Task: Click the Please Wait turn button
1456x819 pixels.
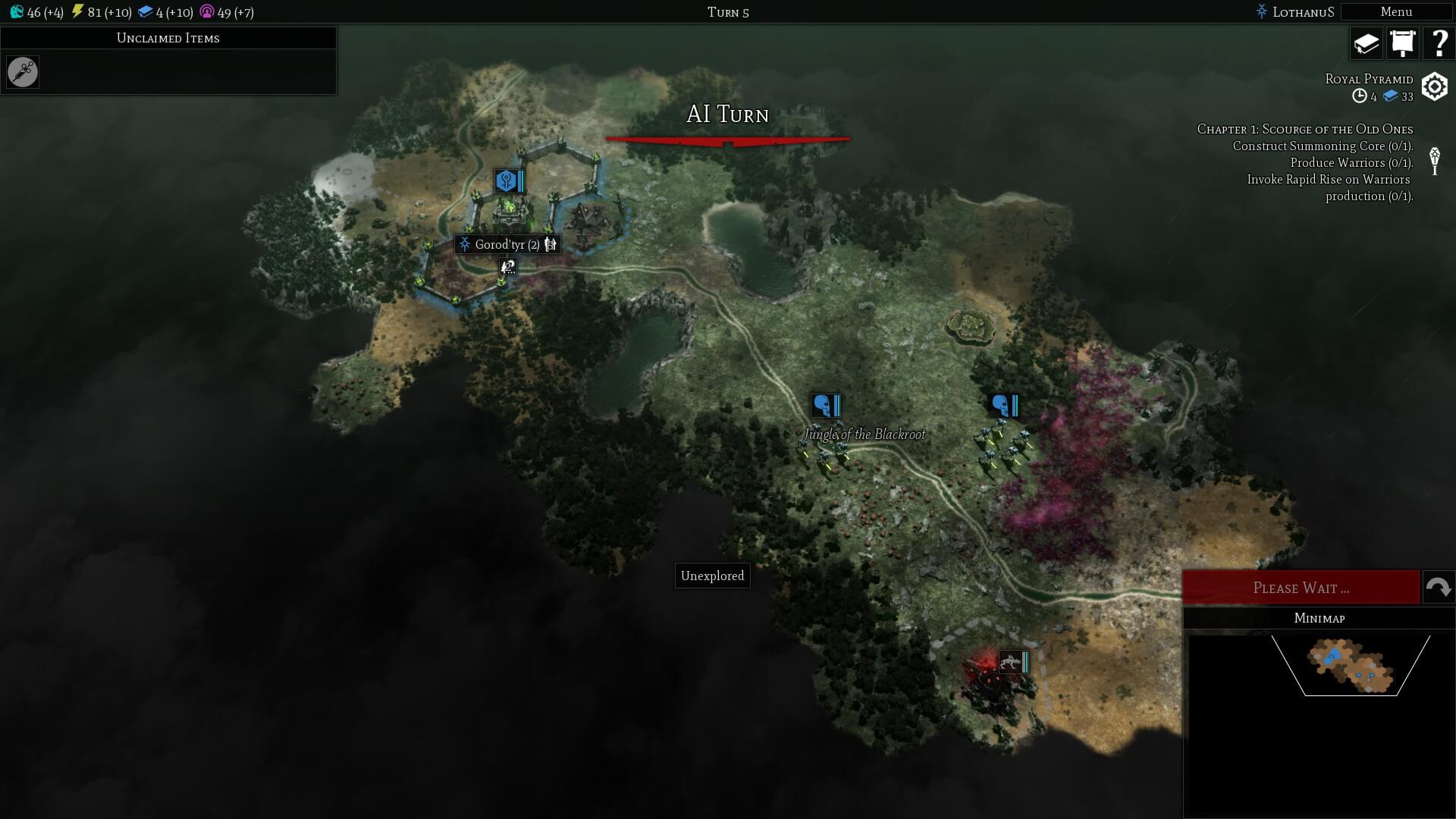Action: pyautogui.click(x=1301, y=588)
